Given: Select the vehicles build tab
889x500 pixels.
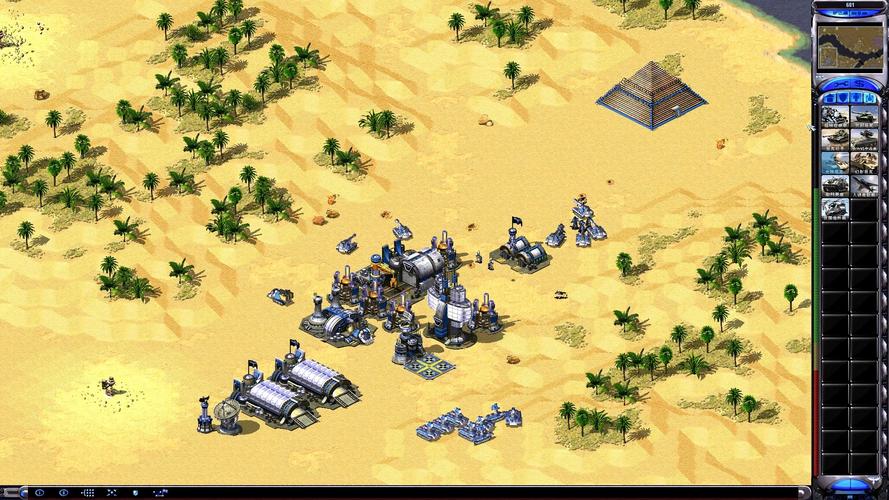Looking at the screenshot, I should [x=868, y=98].
